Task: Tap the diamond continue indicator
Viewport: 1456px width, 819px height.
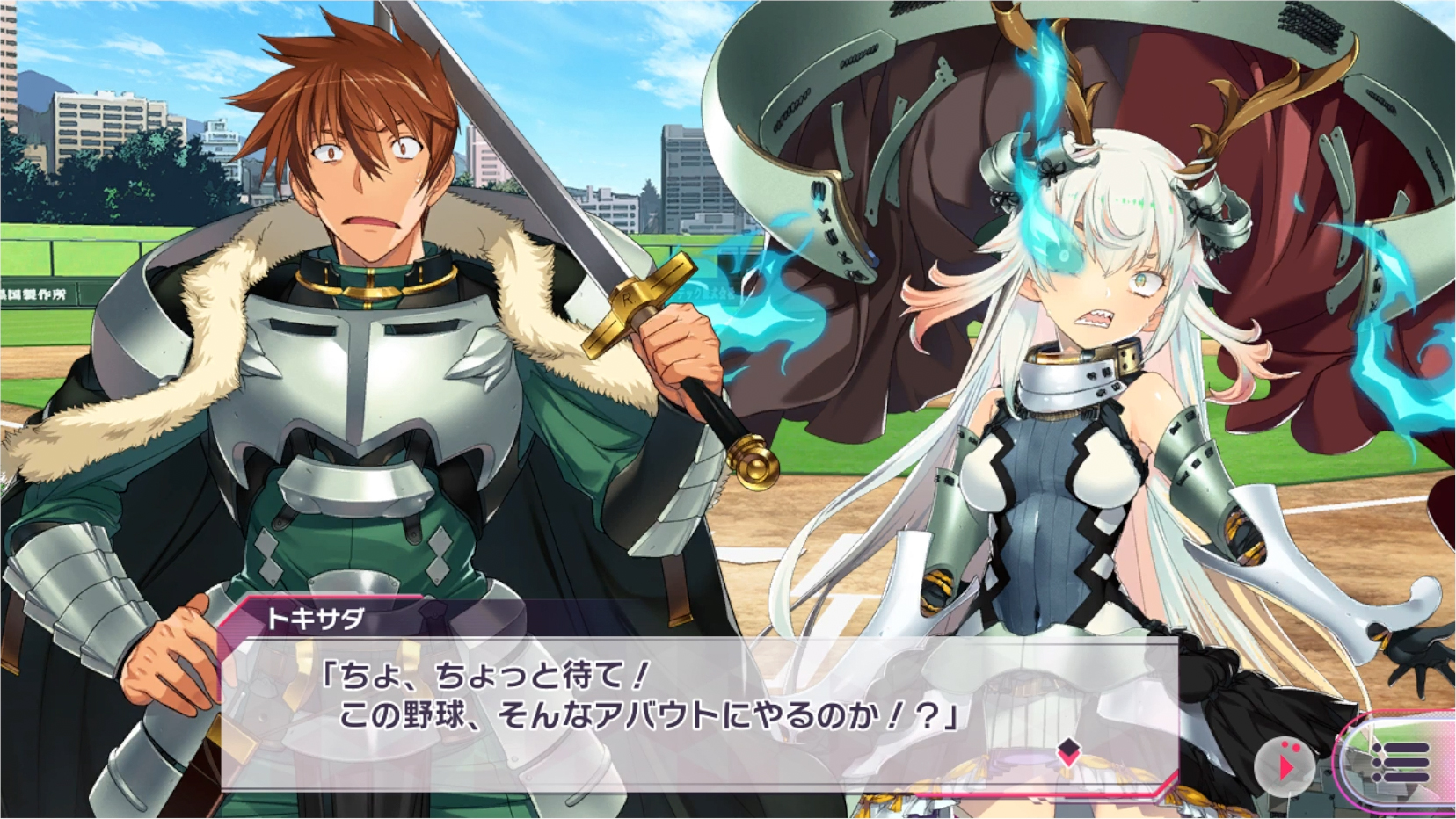Action: click(x=1068, y=750)
